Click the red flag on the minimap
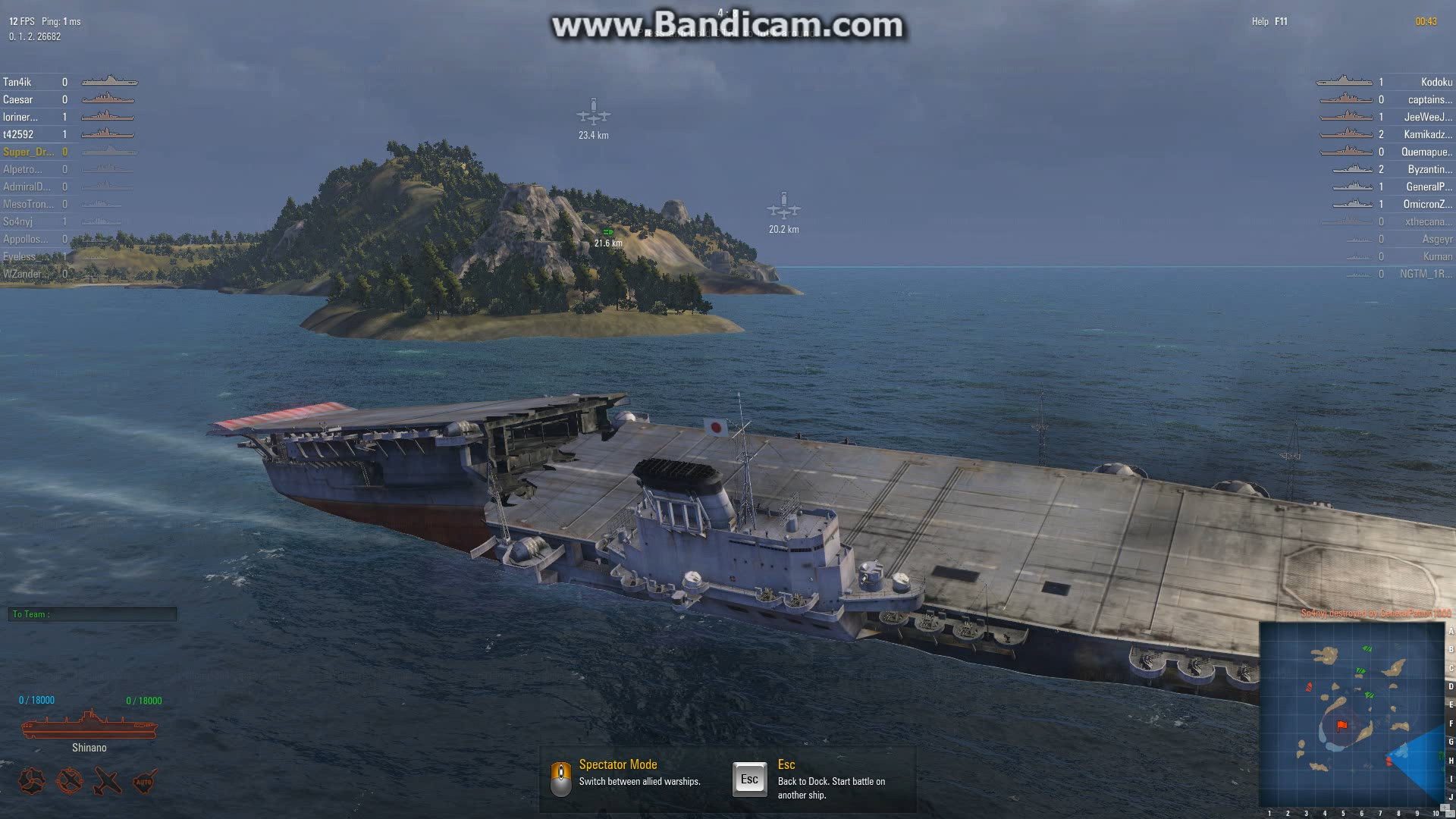Screen dimensions: 1456x819 click(1342, 726)
